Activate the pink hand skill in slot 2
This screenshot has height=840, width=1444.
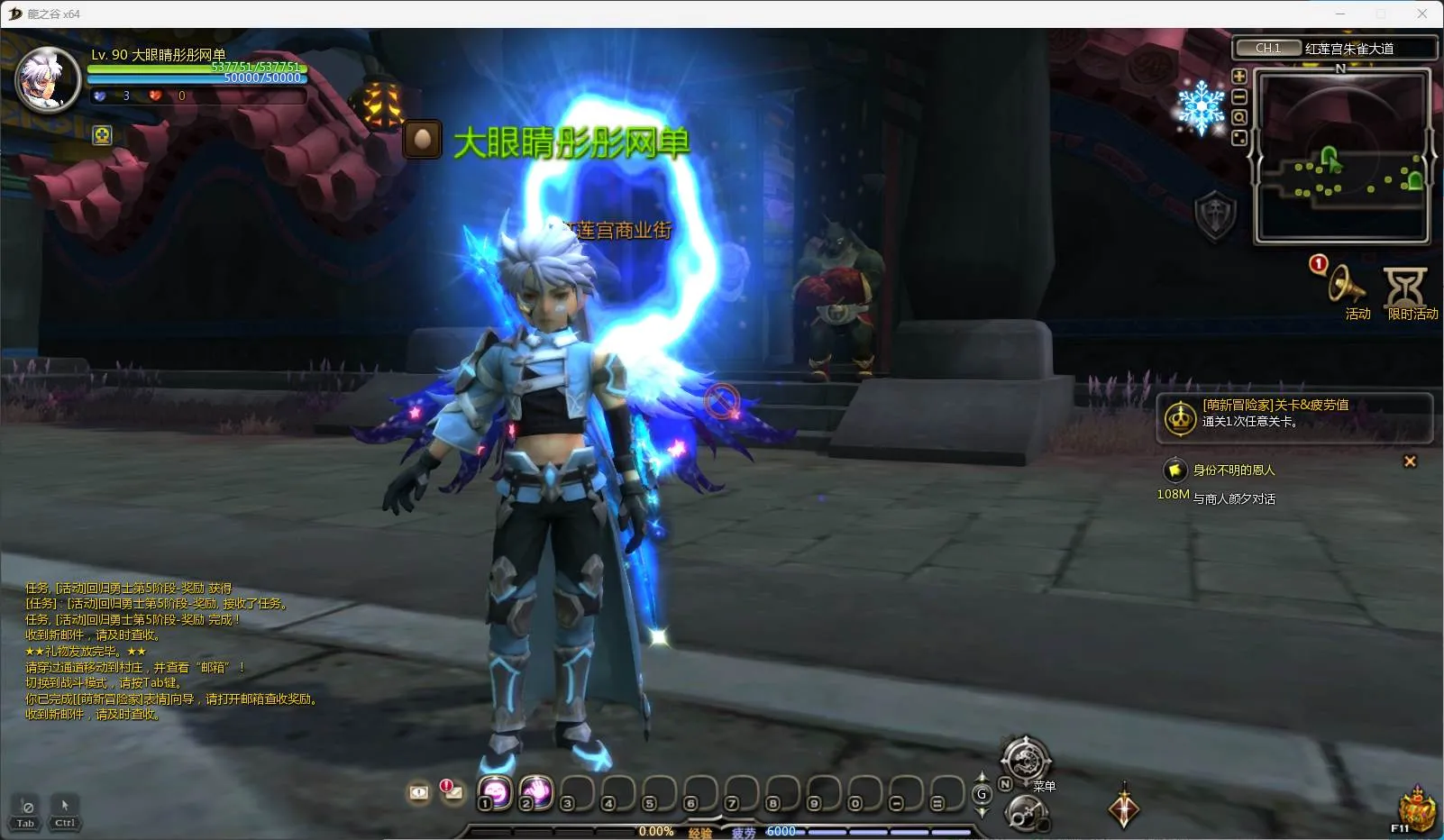tap(536, 792)
